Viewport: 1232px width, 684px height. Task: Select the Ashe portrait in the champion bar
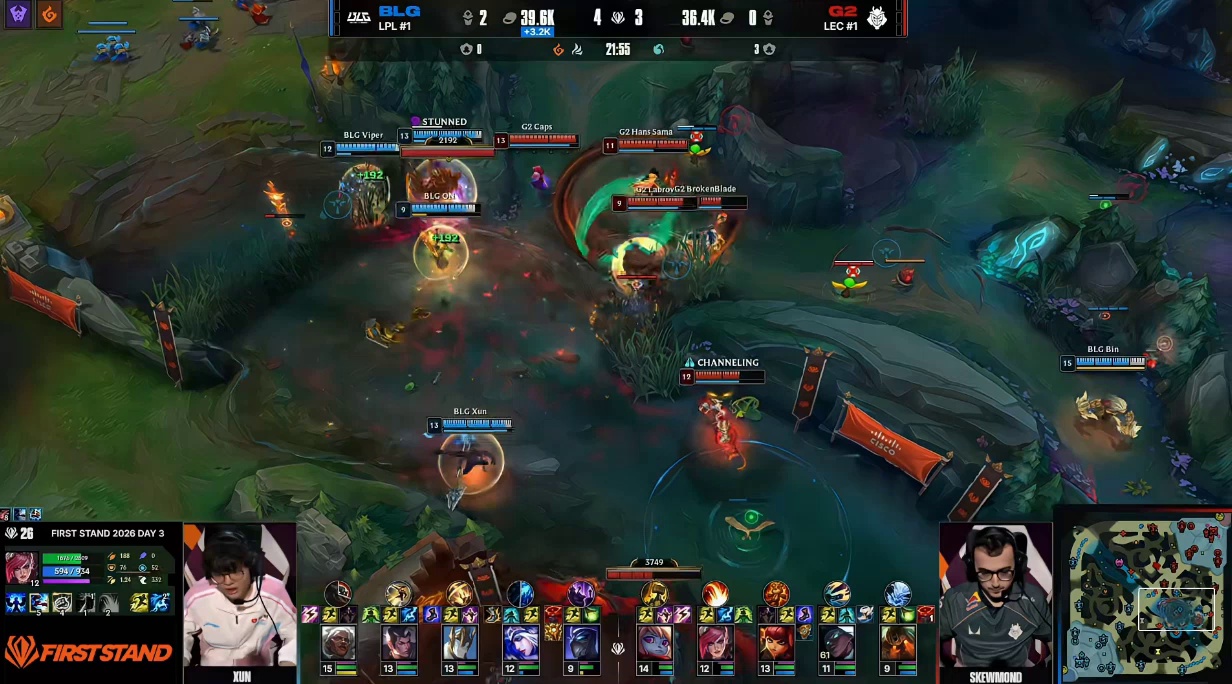click(520, 642)
